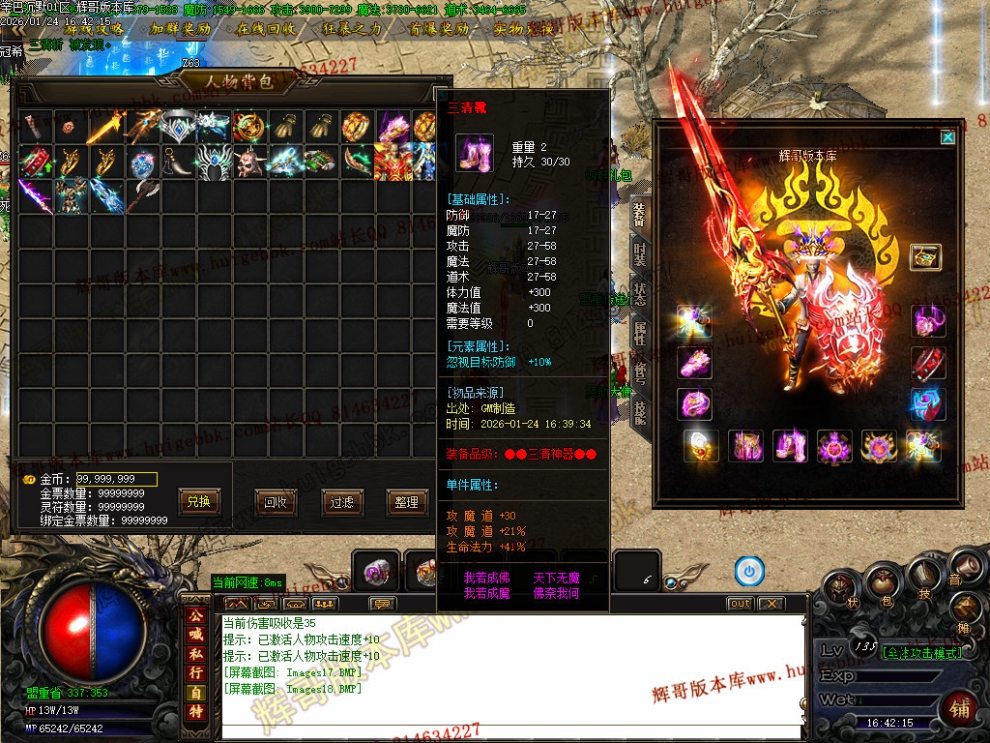
Task: Close the character equipment panel
Action: click(947, 137)
